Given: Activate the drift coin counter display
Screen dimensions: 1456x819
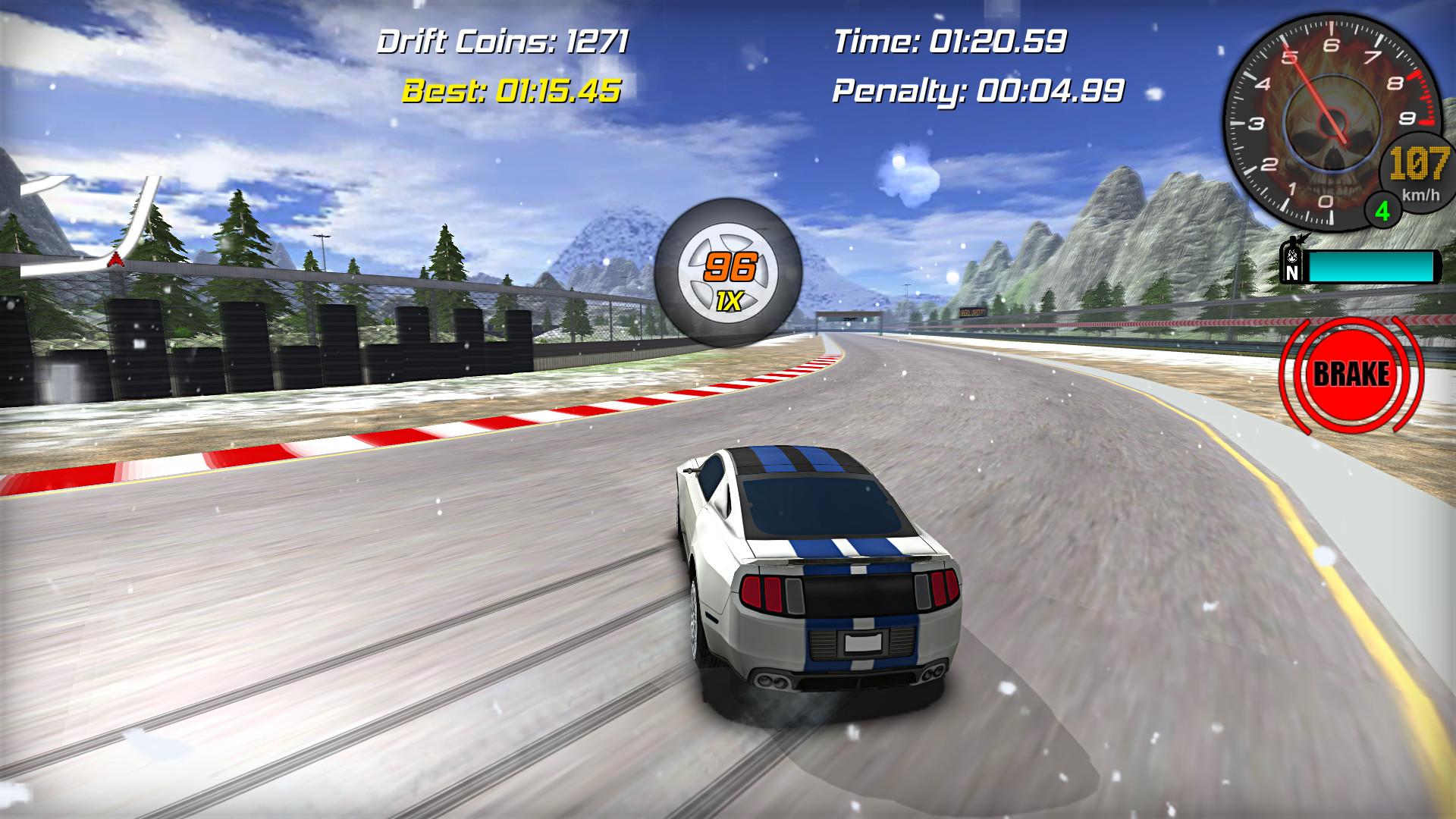Looking at the screenshot, I should [x=503, y=42].
